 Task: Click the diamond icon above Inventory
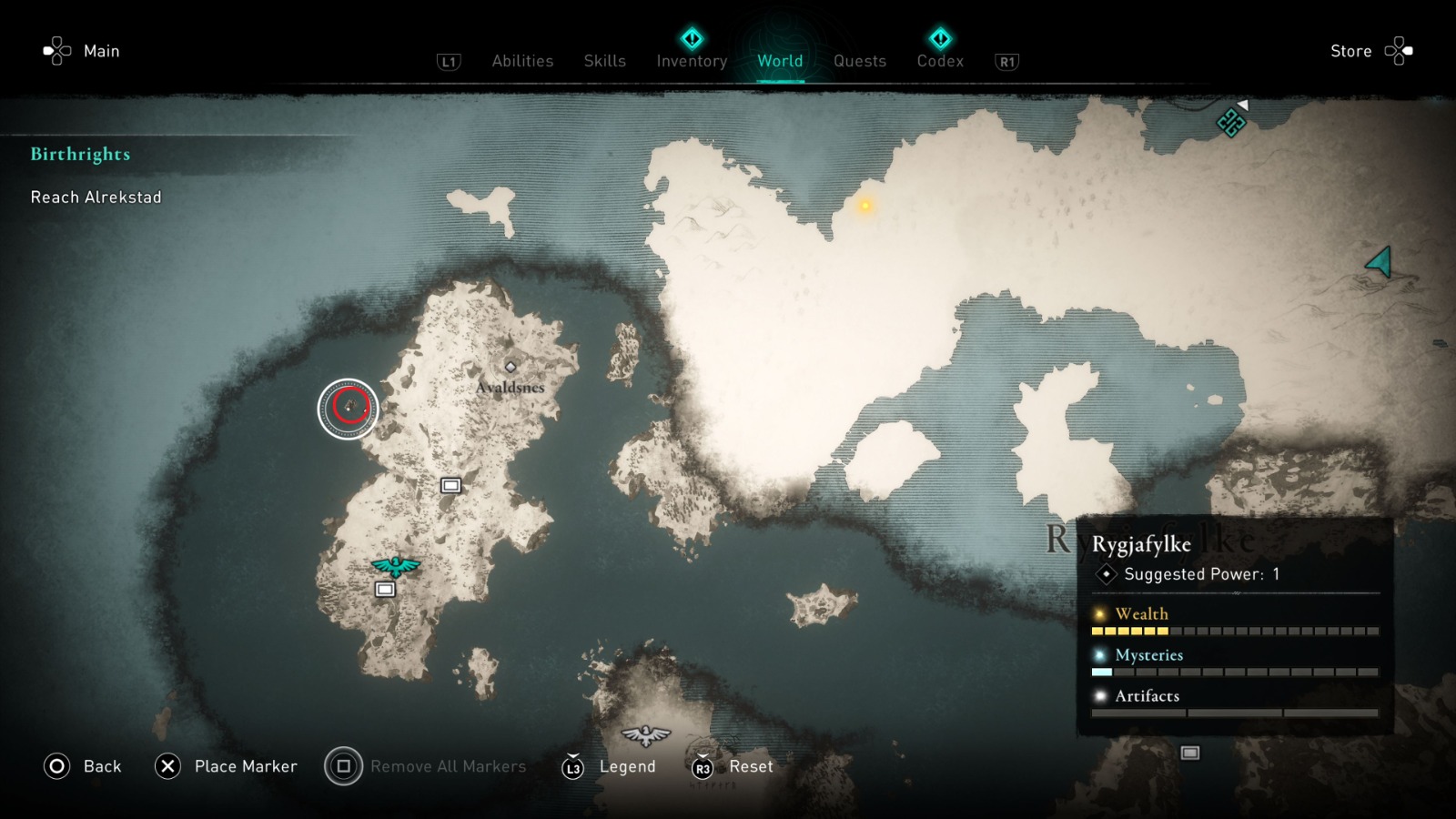coord(691,37)
